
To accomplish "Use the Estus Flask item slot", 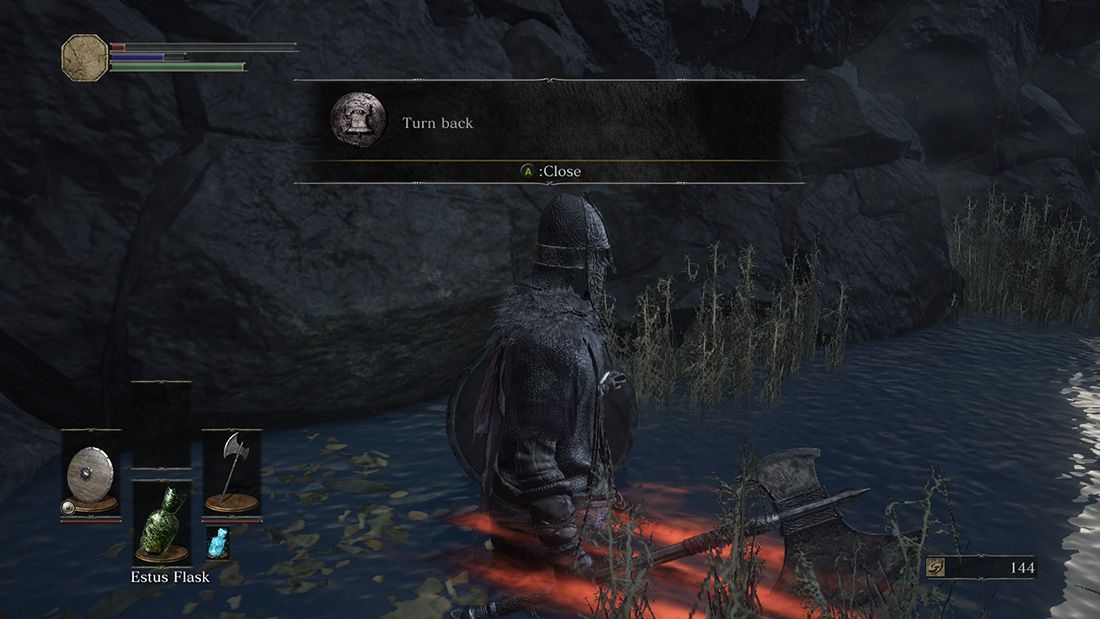I will point(162,523).
